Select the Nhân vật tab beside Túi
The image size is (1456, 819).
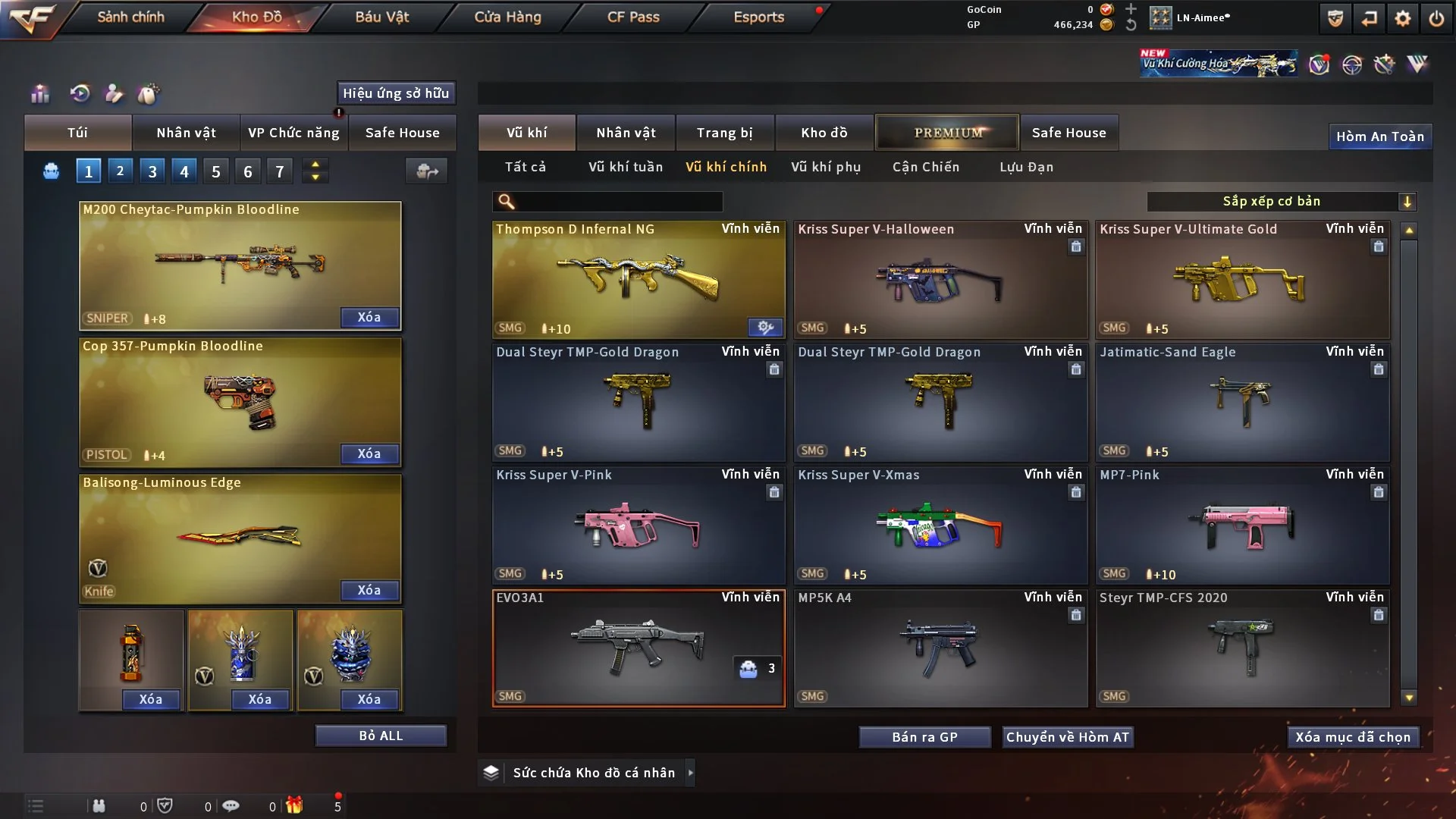point(186,133)
